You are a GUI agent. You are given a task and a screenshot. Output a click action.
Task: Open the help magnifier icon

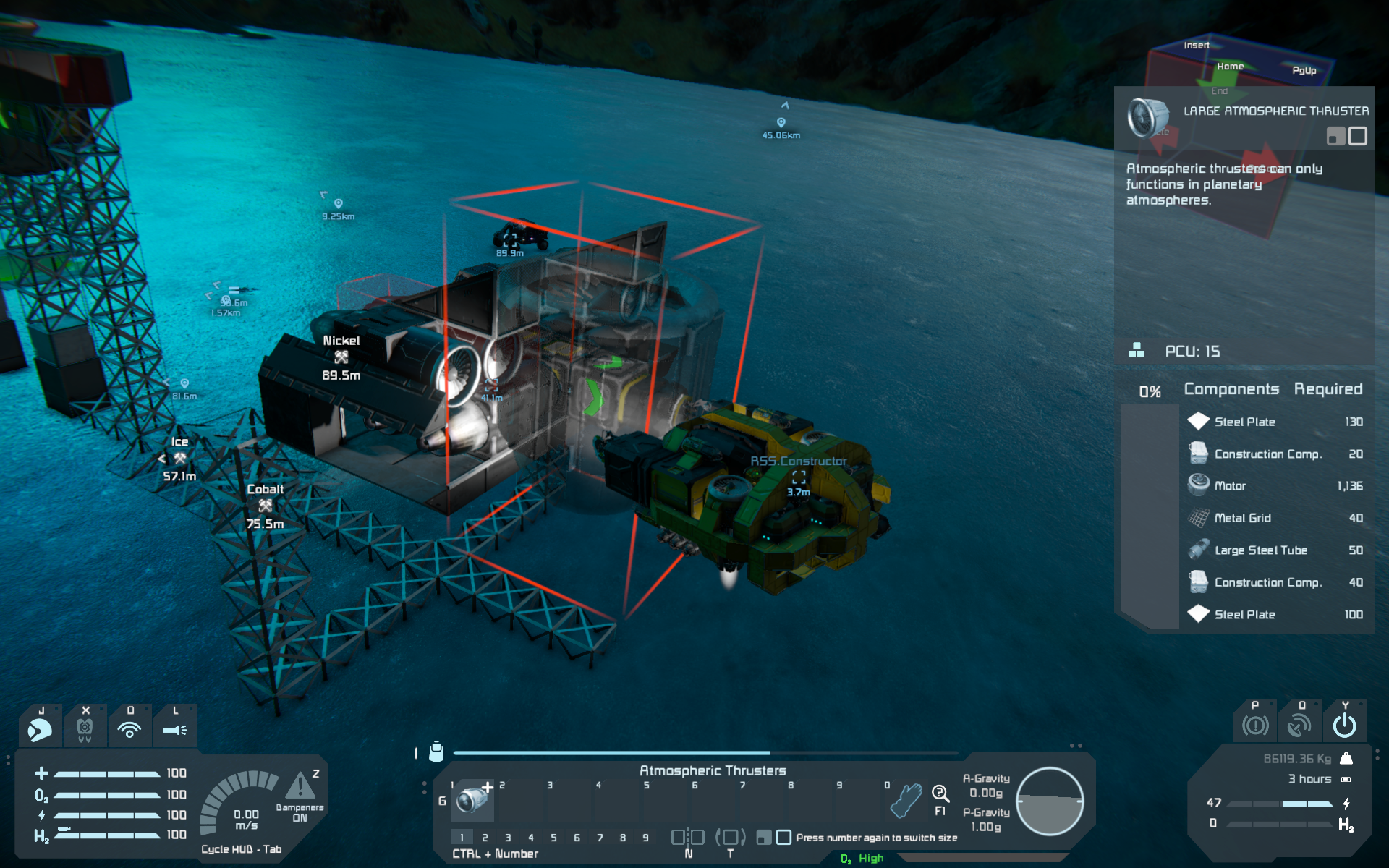tap(940, 794)
